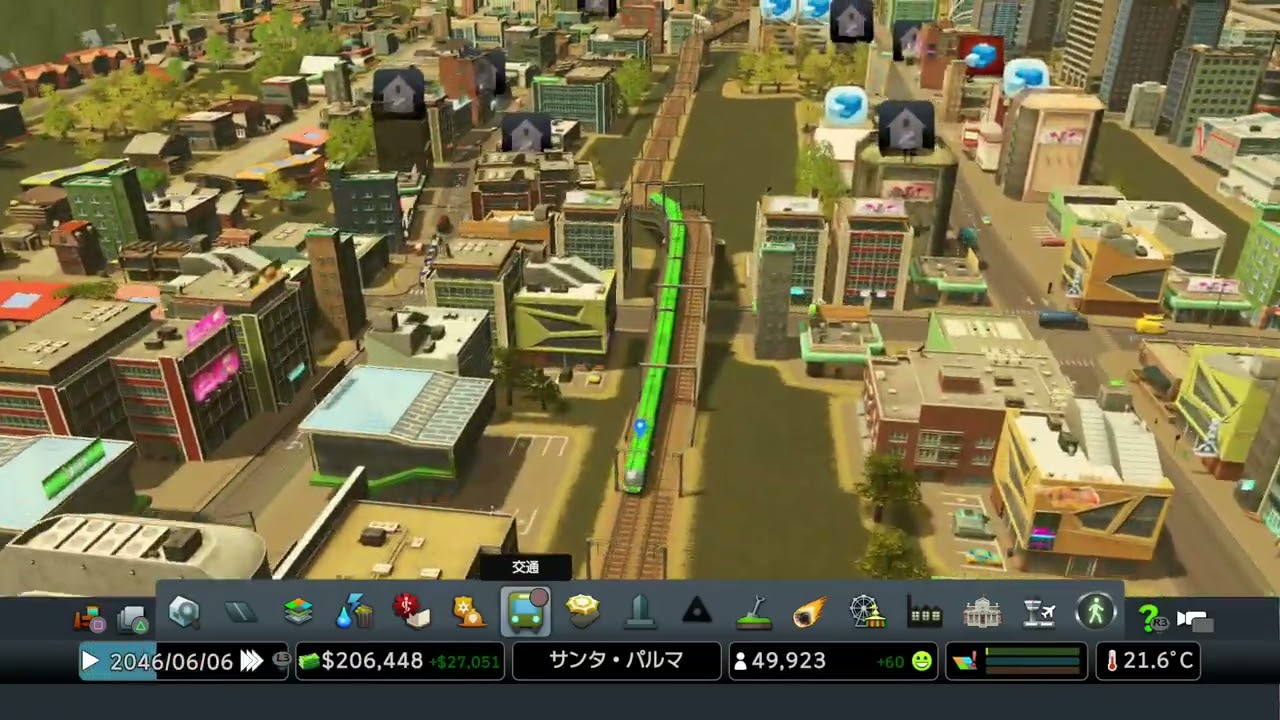Image resolution: width=1280 pixels, height=720 pixels.
Task: Open the obelisk monument building menu
Action: point(640,612)
